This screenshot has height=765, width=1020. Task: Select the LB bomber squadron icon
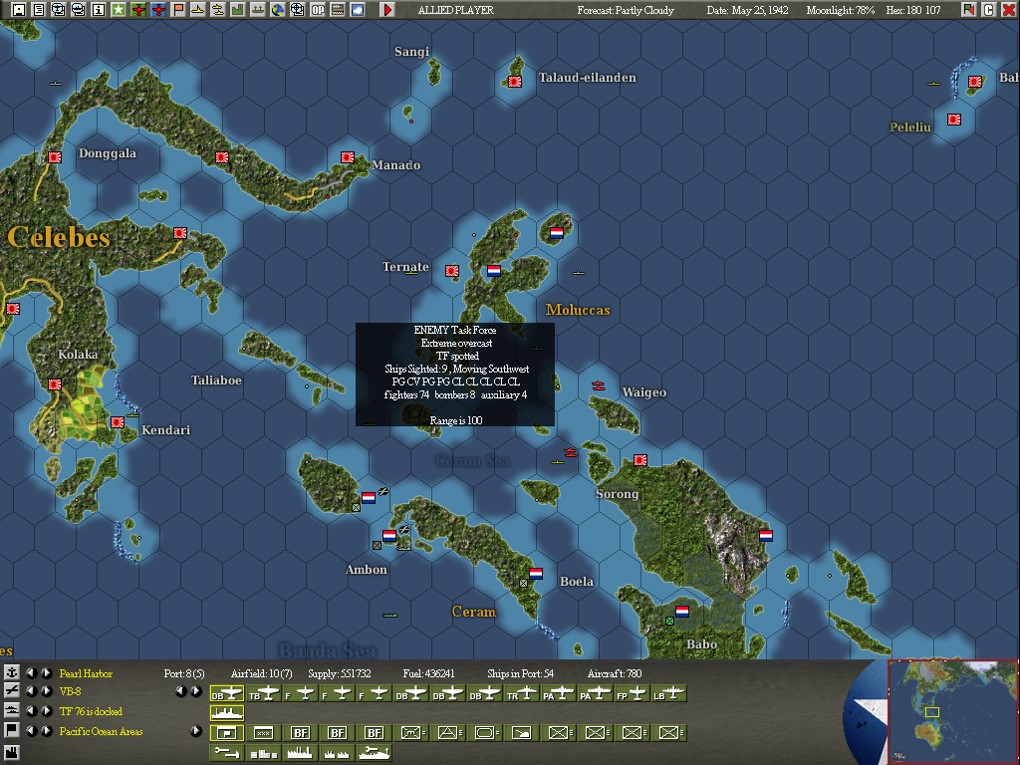(x=670, y=693)
